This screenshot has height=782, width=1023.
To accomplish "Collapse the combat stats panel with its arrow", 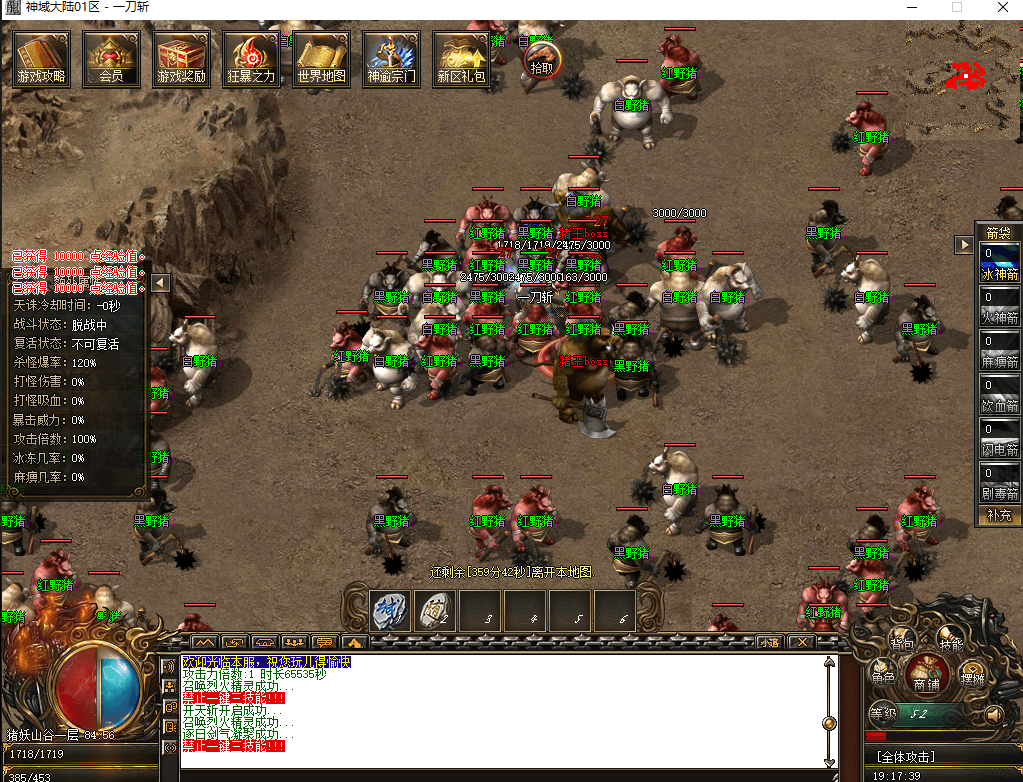I will tap(160, 283).
